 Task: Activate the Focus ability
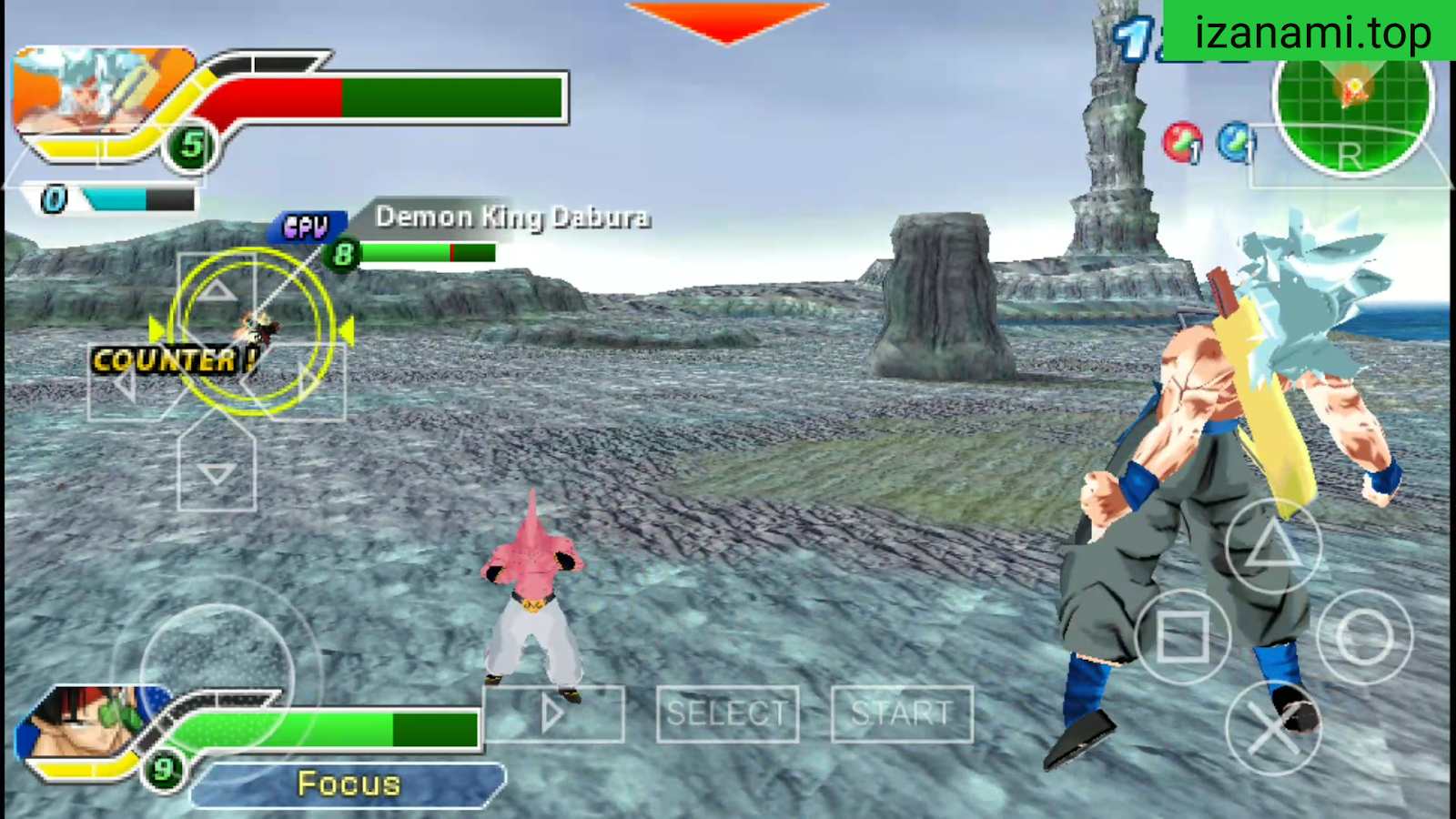tap(347, 784)
